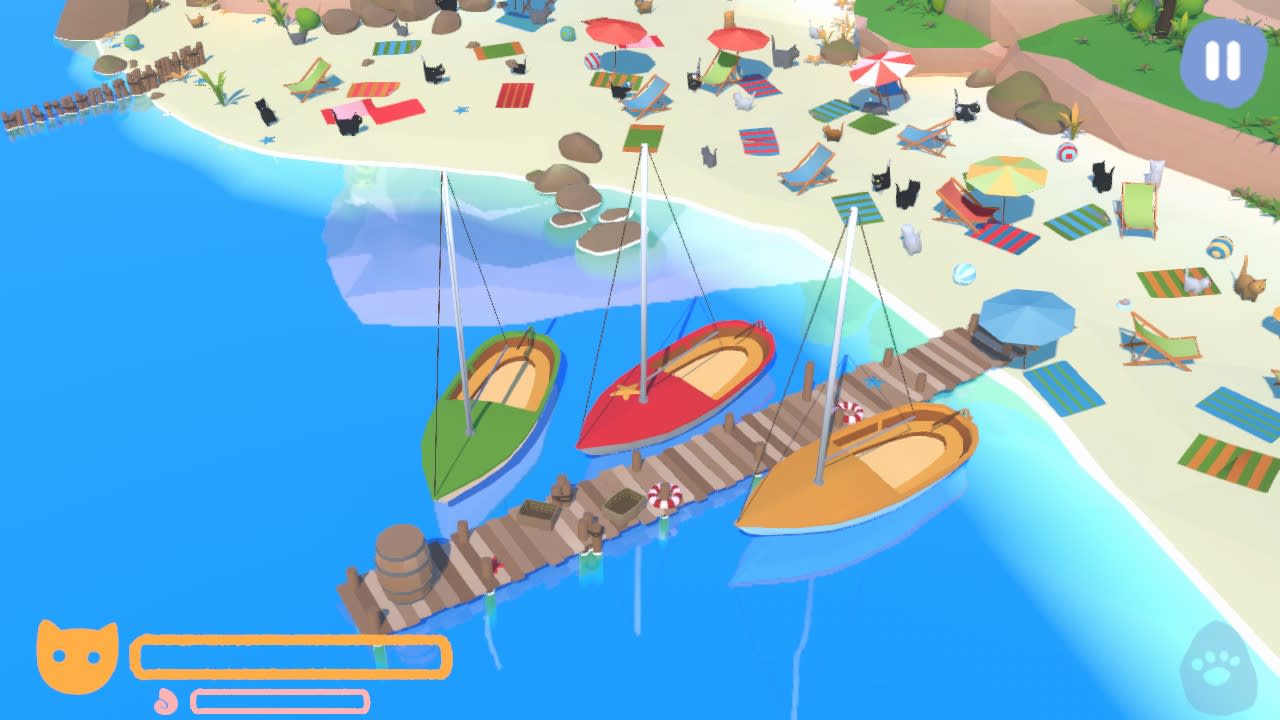The height and width of the screenshot is (720, 1280).
Task: Click the pink shell icon above the pink bar
Action: click(x=163, y=701)
